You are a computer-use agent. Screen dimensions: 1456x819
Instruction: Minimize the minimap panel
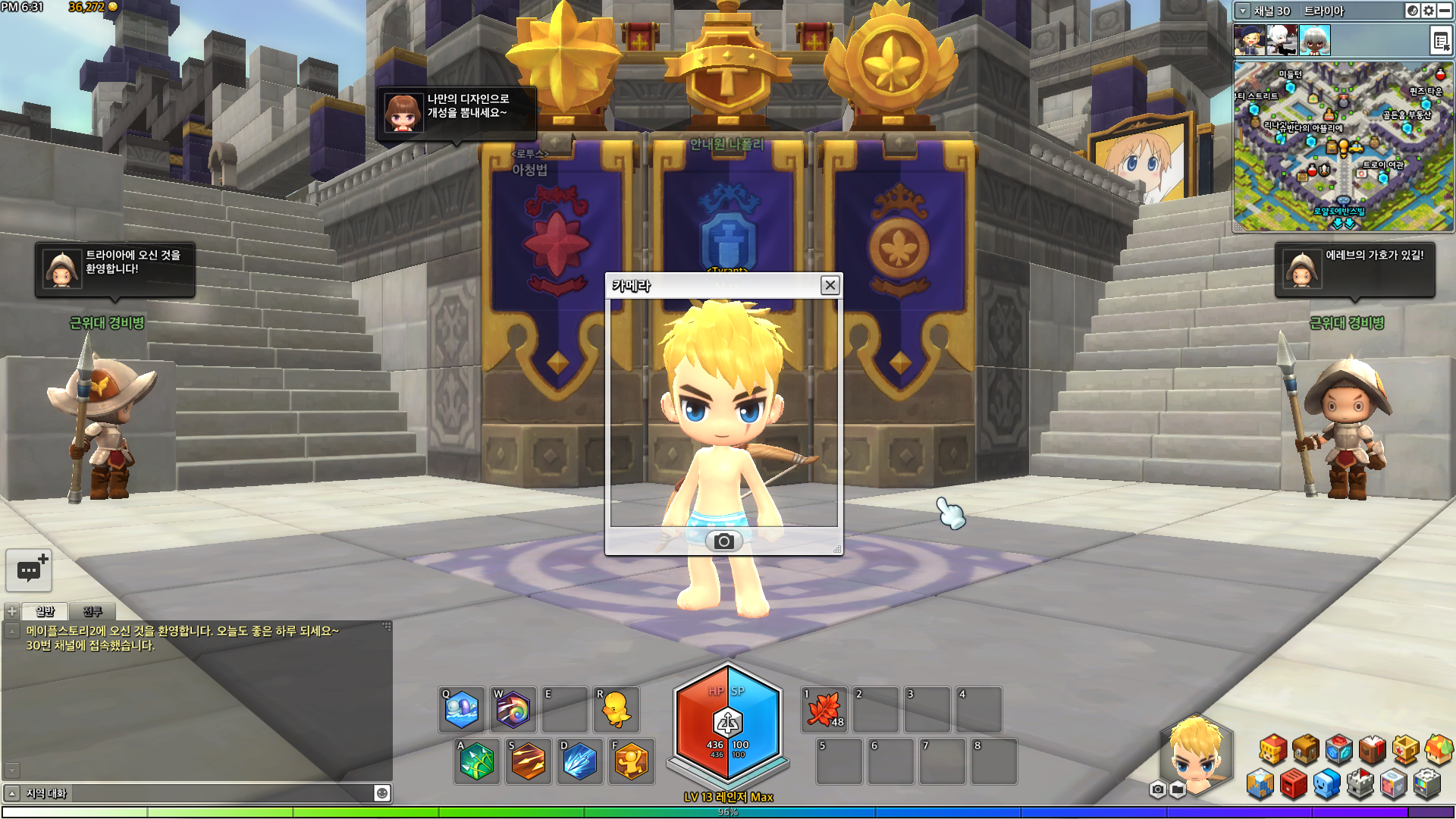coord(1445,11)
